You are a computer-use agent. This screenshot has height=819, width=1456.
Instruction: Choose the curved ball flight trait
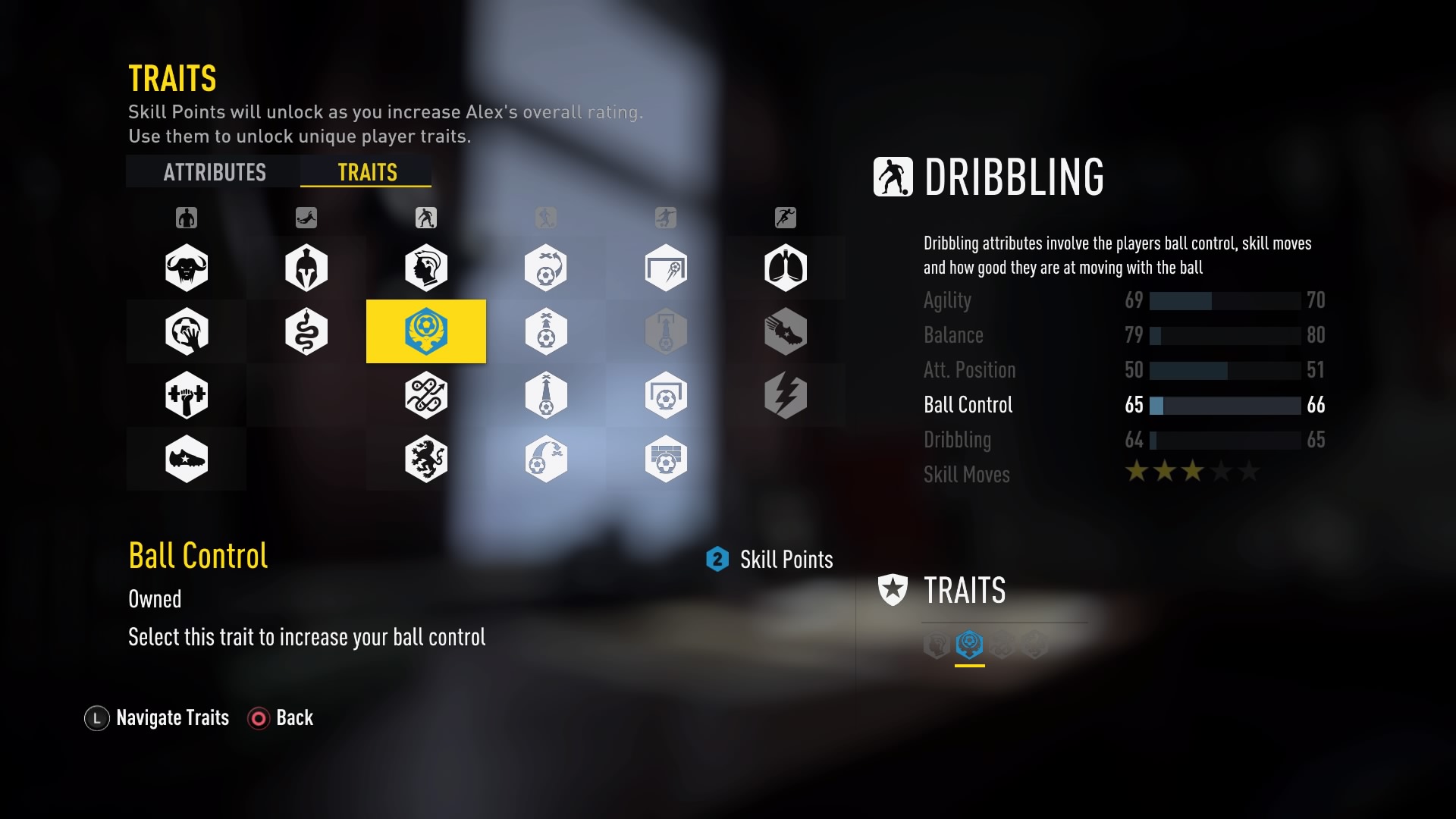(546, 459)
